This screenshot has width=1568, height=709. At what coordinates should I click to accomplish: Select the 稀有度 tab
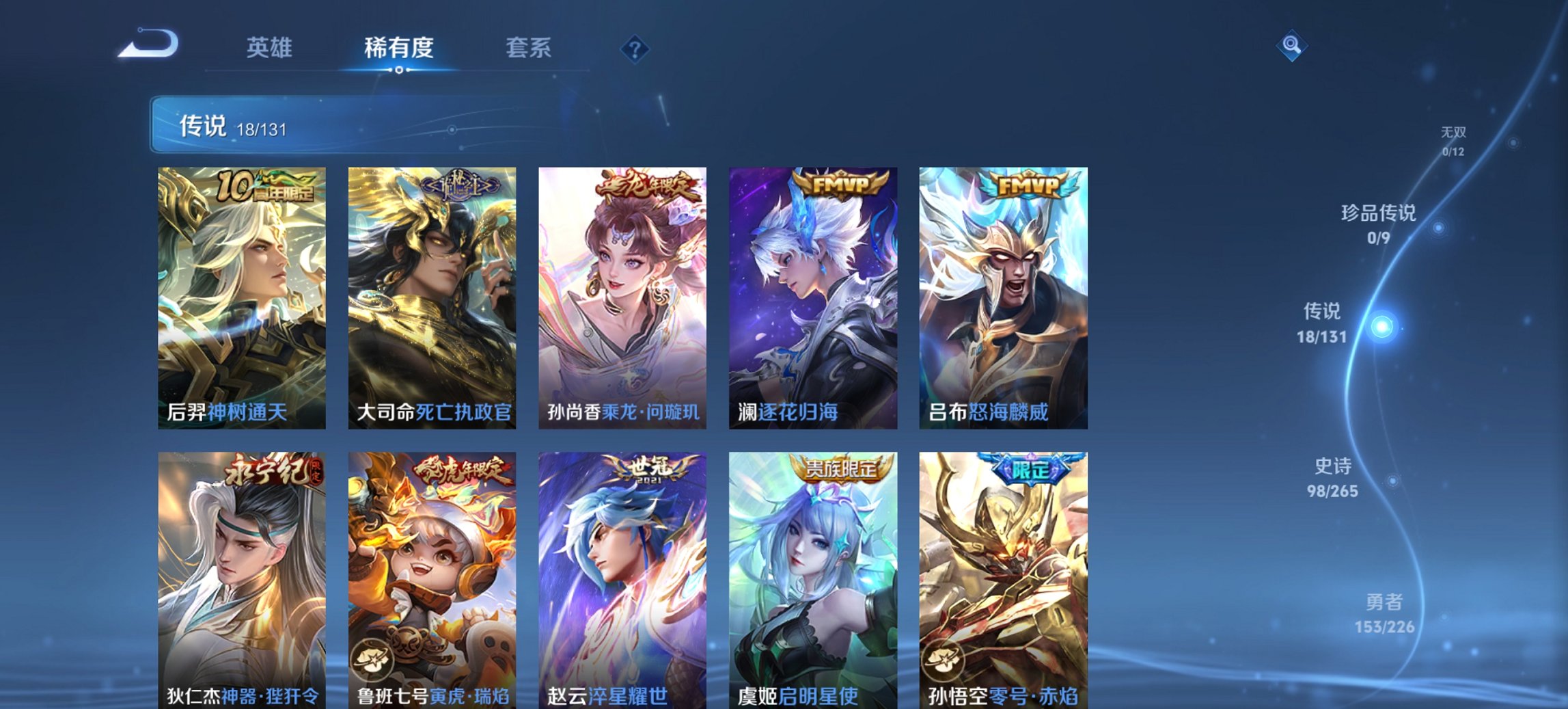pos(398,48)
